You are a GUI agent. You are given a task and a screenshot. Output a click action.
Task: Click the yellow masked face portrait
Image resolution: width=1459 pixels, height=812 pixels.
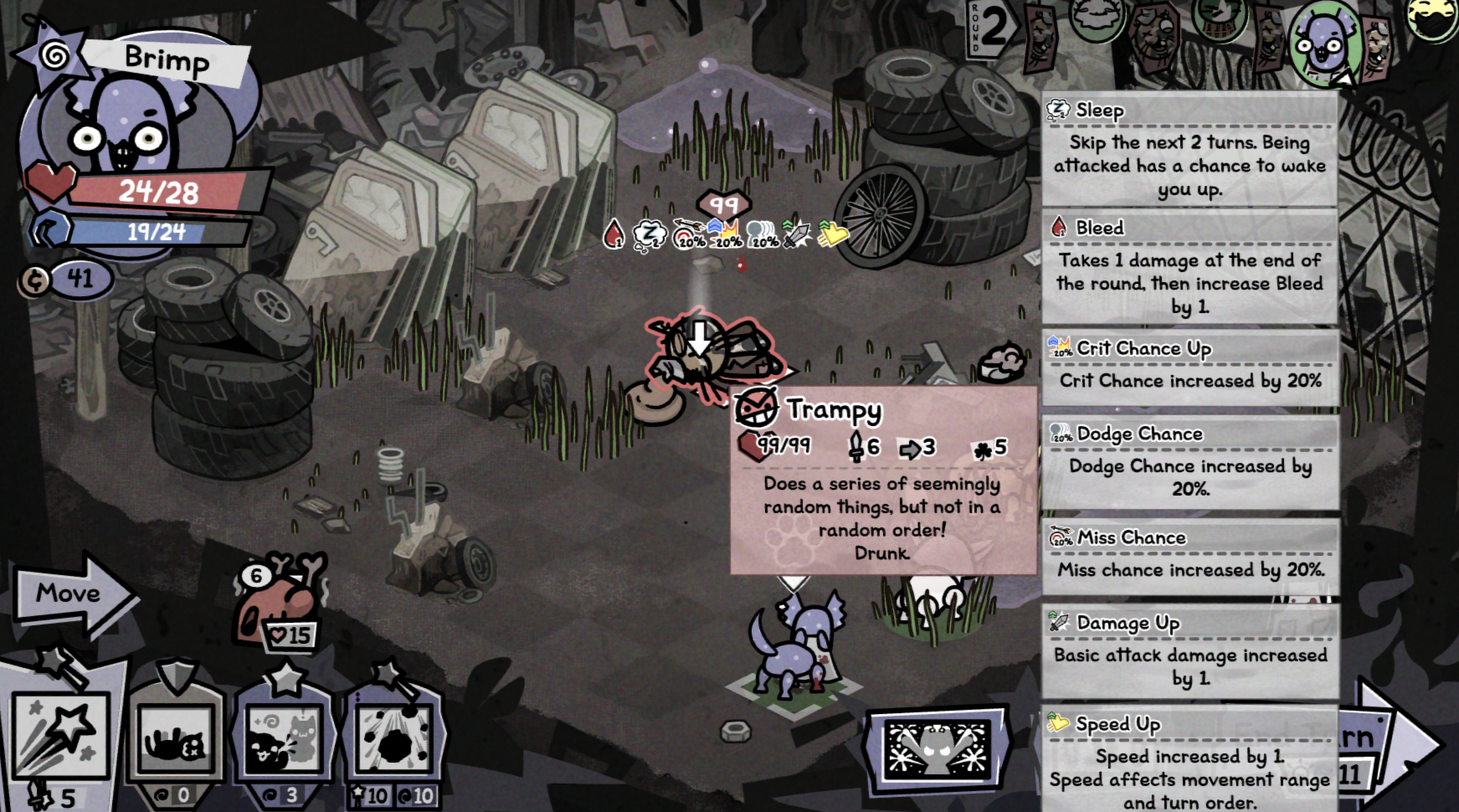(x=1434, y=18)
